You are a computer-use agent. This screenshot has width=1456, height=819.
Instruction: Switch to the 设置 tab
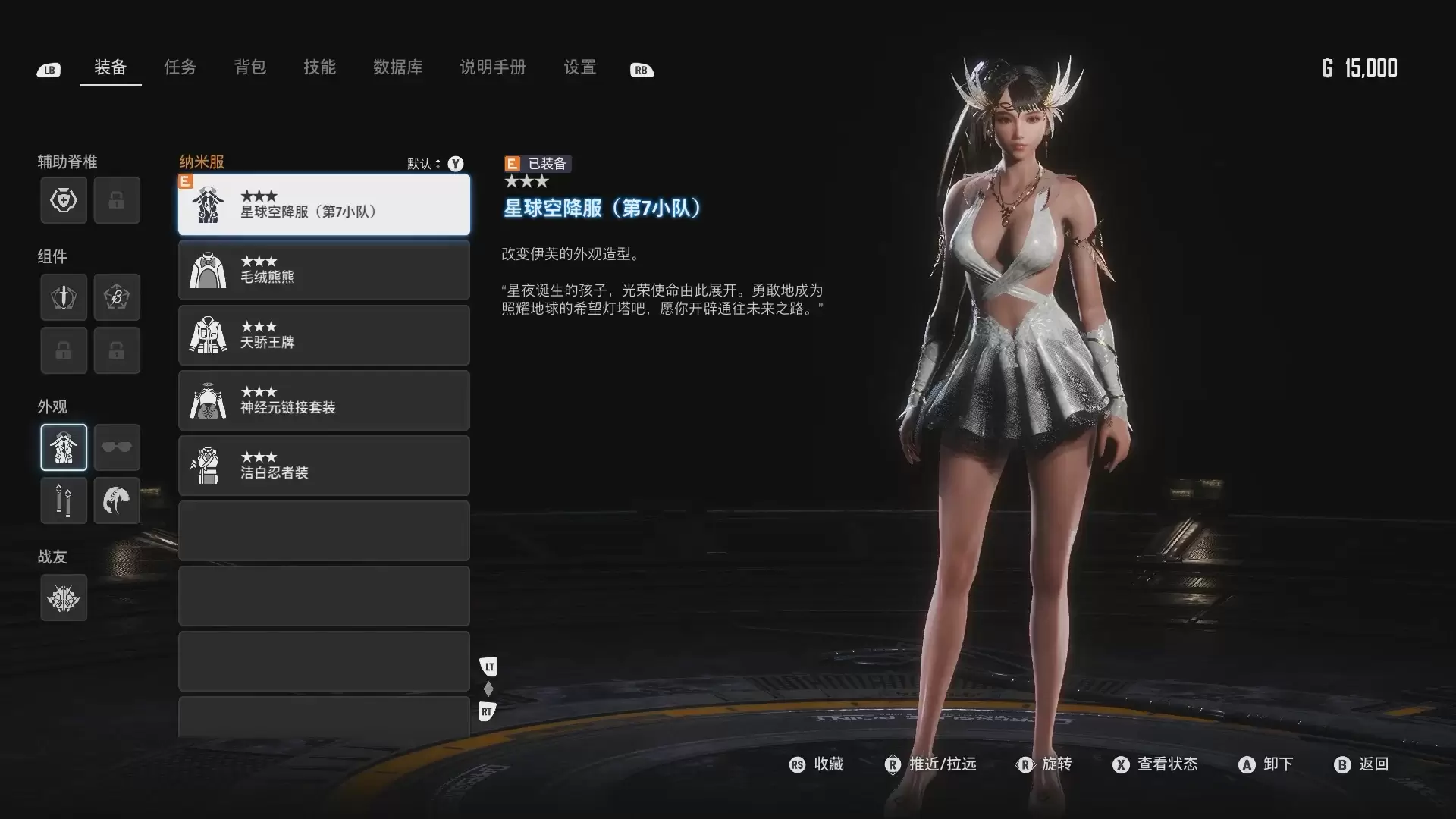[x=579, y=67]
